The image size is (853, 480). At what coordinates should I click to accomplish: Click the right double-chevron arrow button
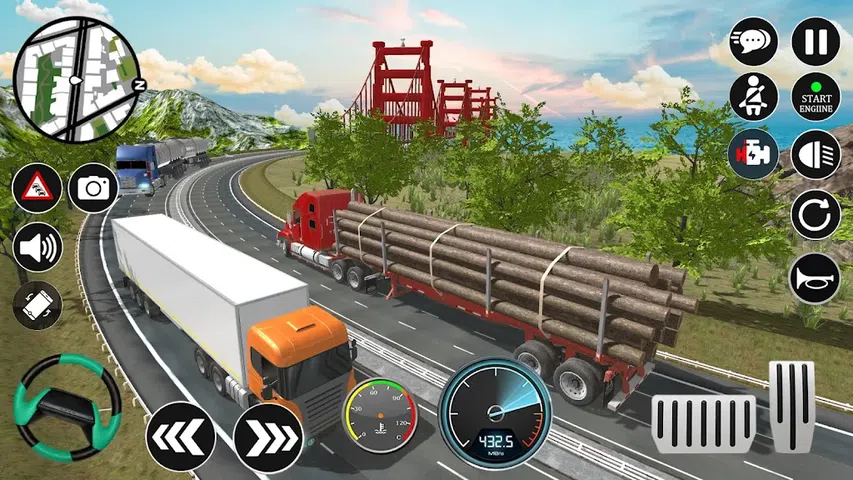(x=267, y=437)
